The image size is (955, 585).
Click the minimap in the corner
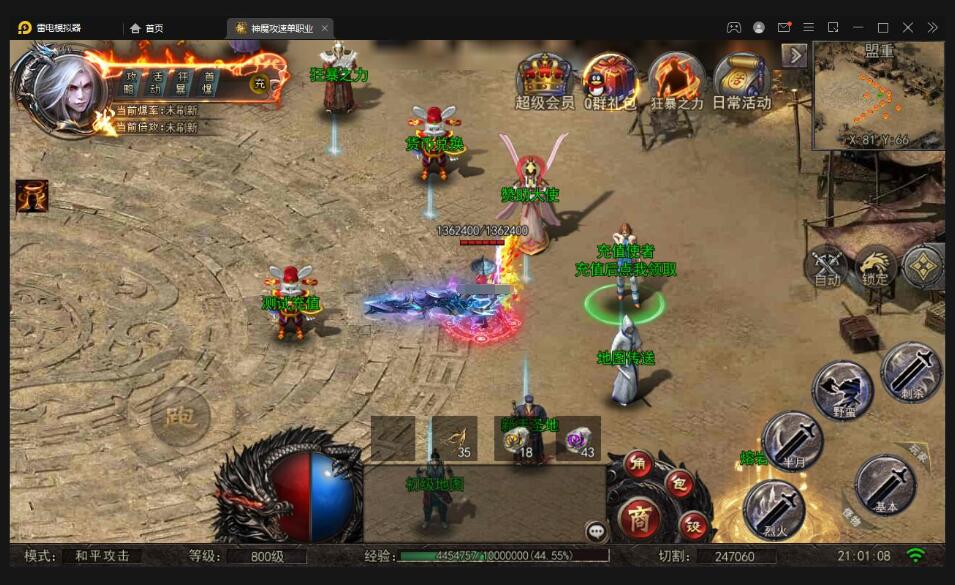(x=878, y=95)
